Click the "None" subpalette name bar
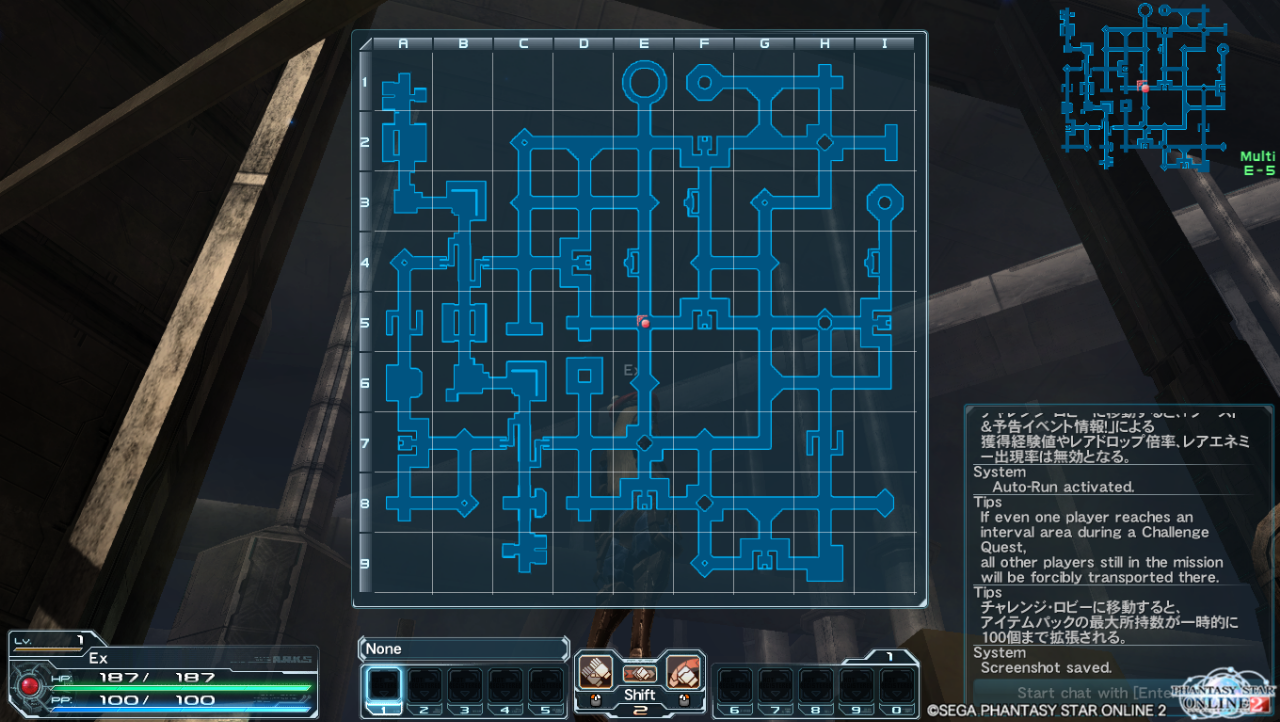This screenshot has width=1280, height=722. (464, 649)
